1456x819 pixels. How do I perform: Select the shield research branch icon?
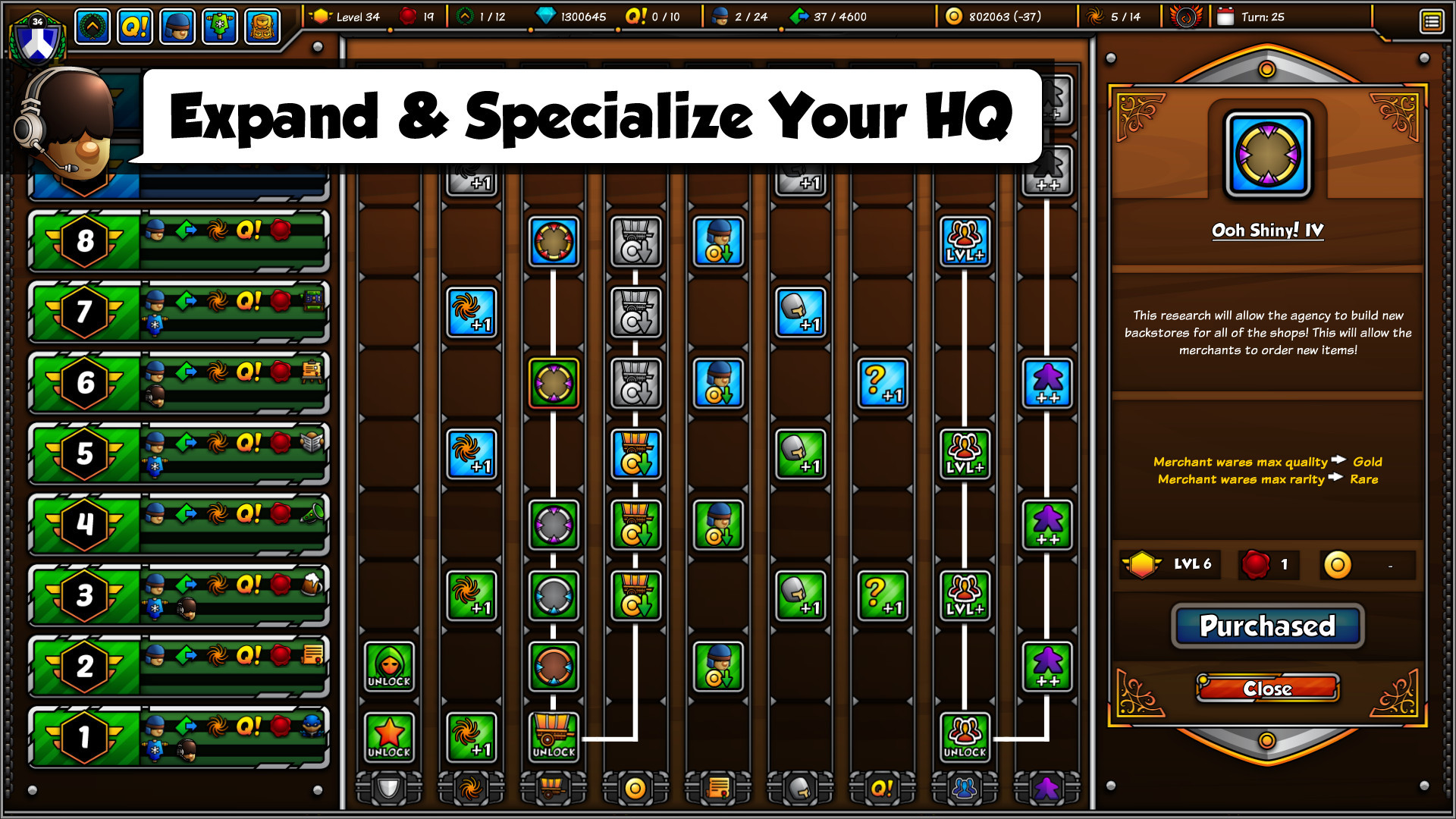tap(388, 789)
